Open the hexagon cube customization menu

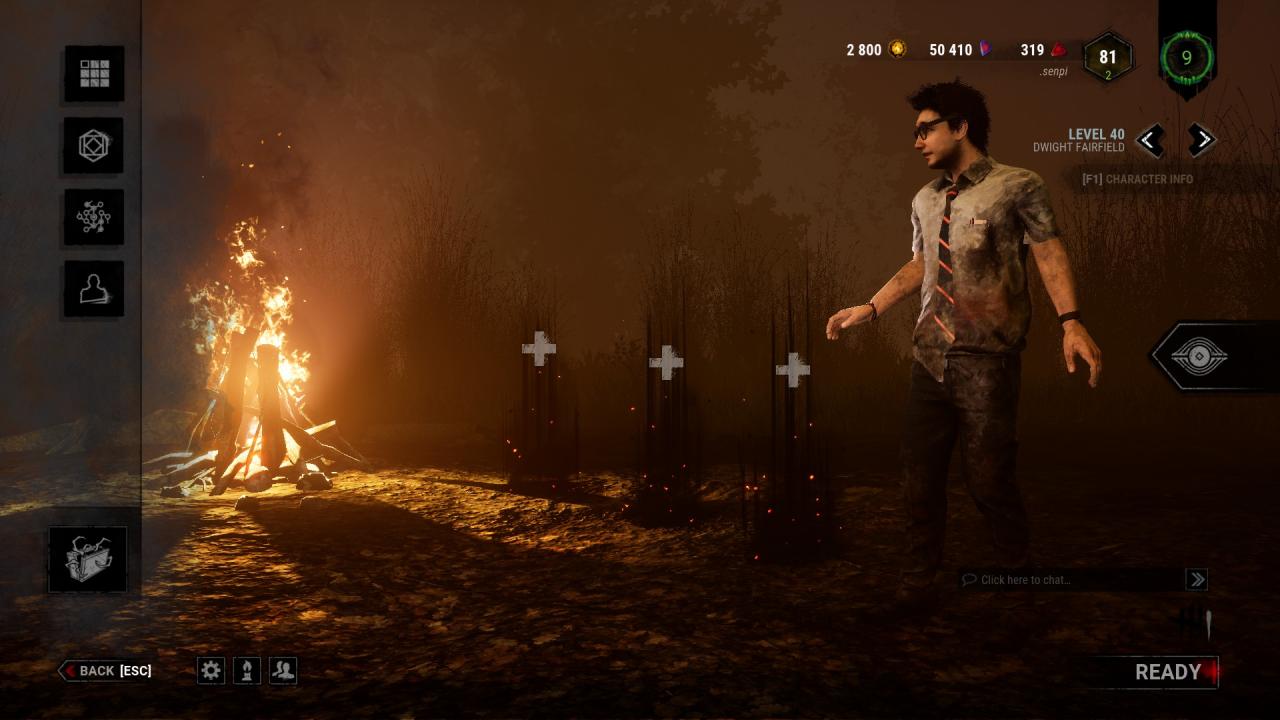click(x=95, y=146)
